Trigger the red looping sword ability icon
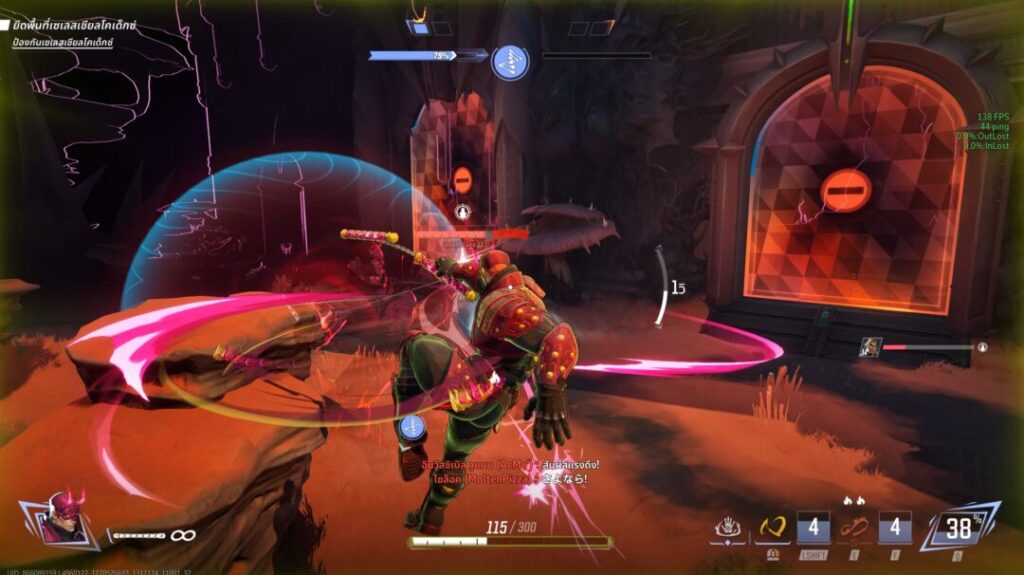This screenshot has width=1024, height=575. point(853,528)
